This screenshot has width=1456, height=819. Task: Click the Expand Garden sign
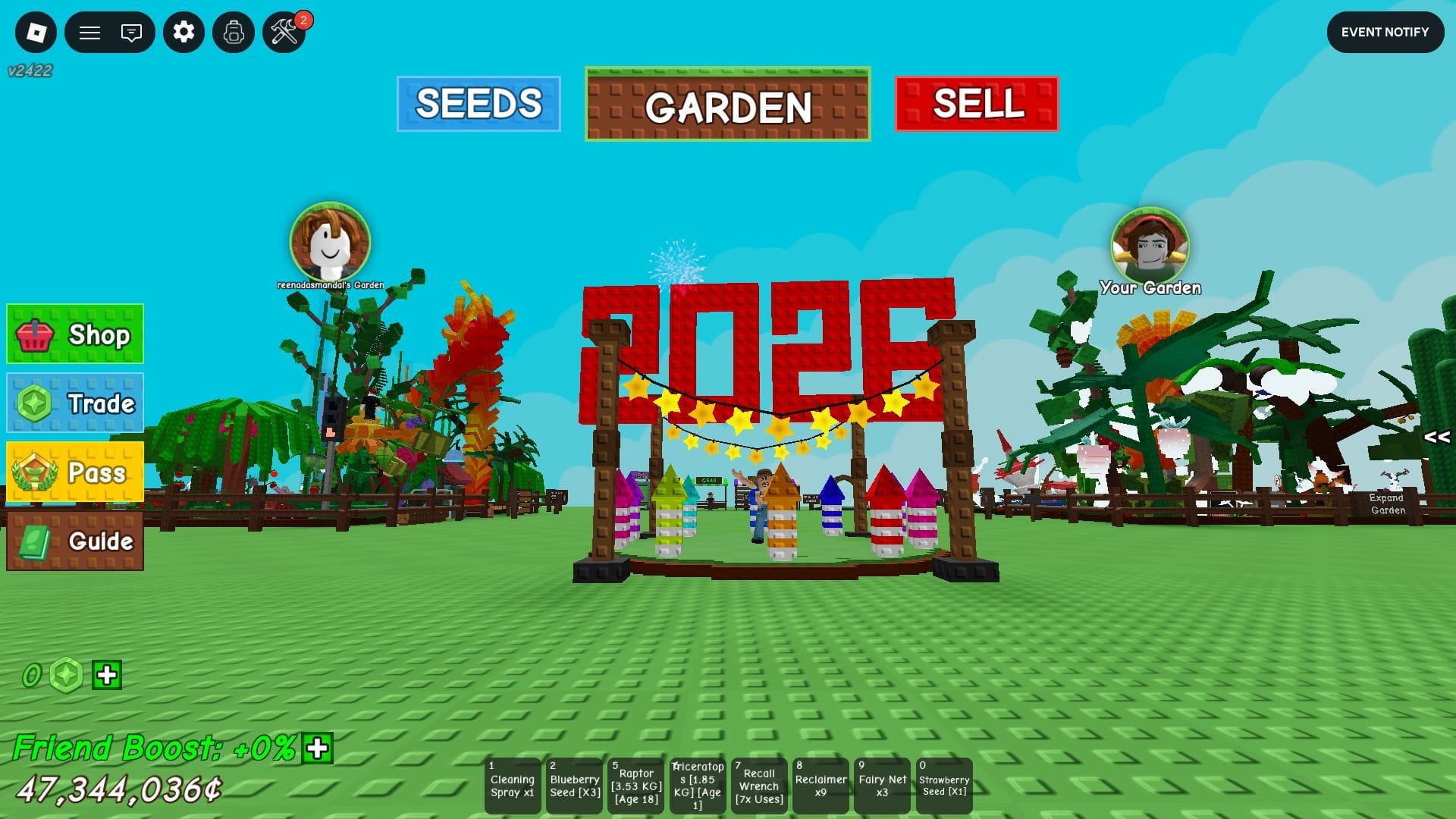1389,504
